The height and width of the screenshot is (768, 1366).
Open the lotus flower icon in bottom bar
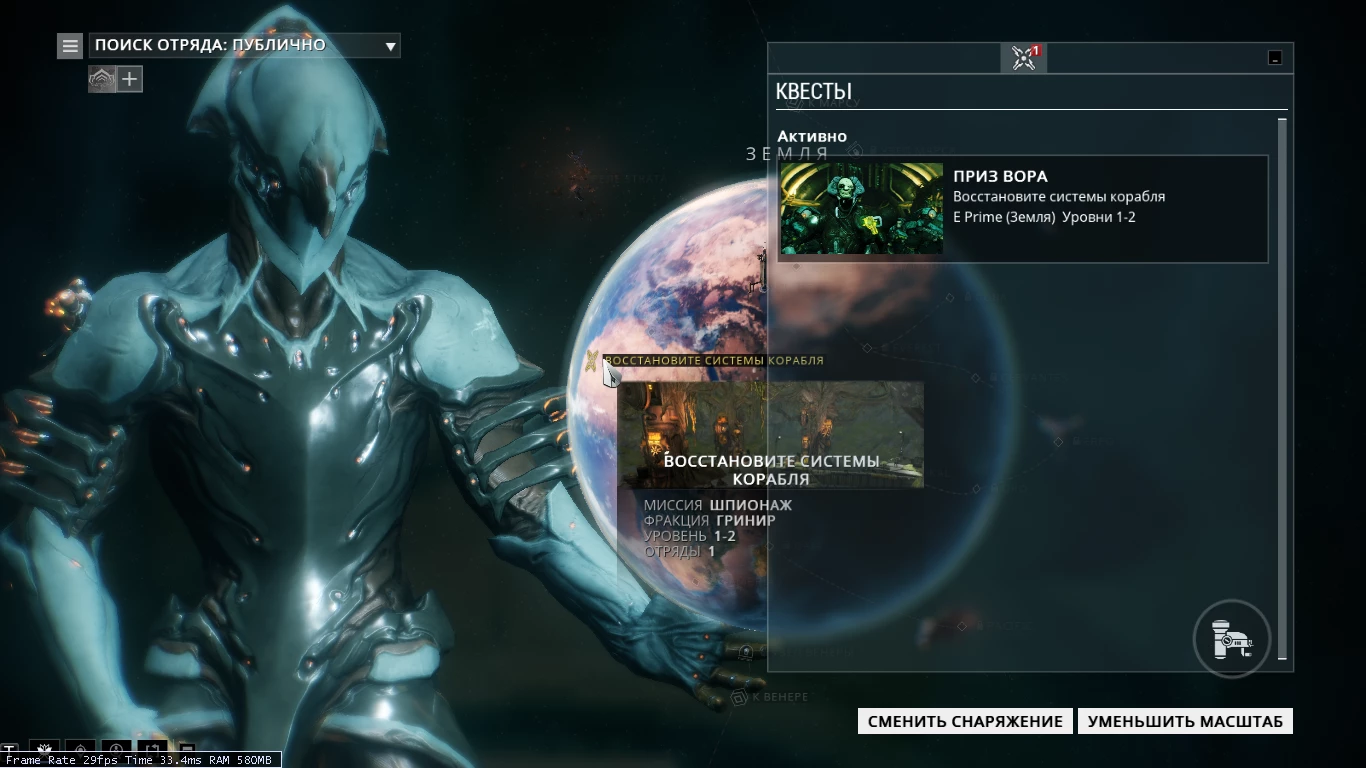(44, 749)
